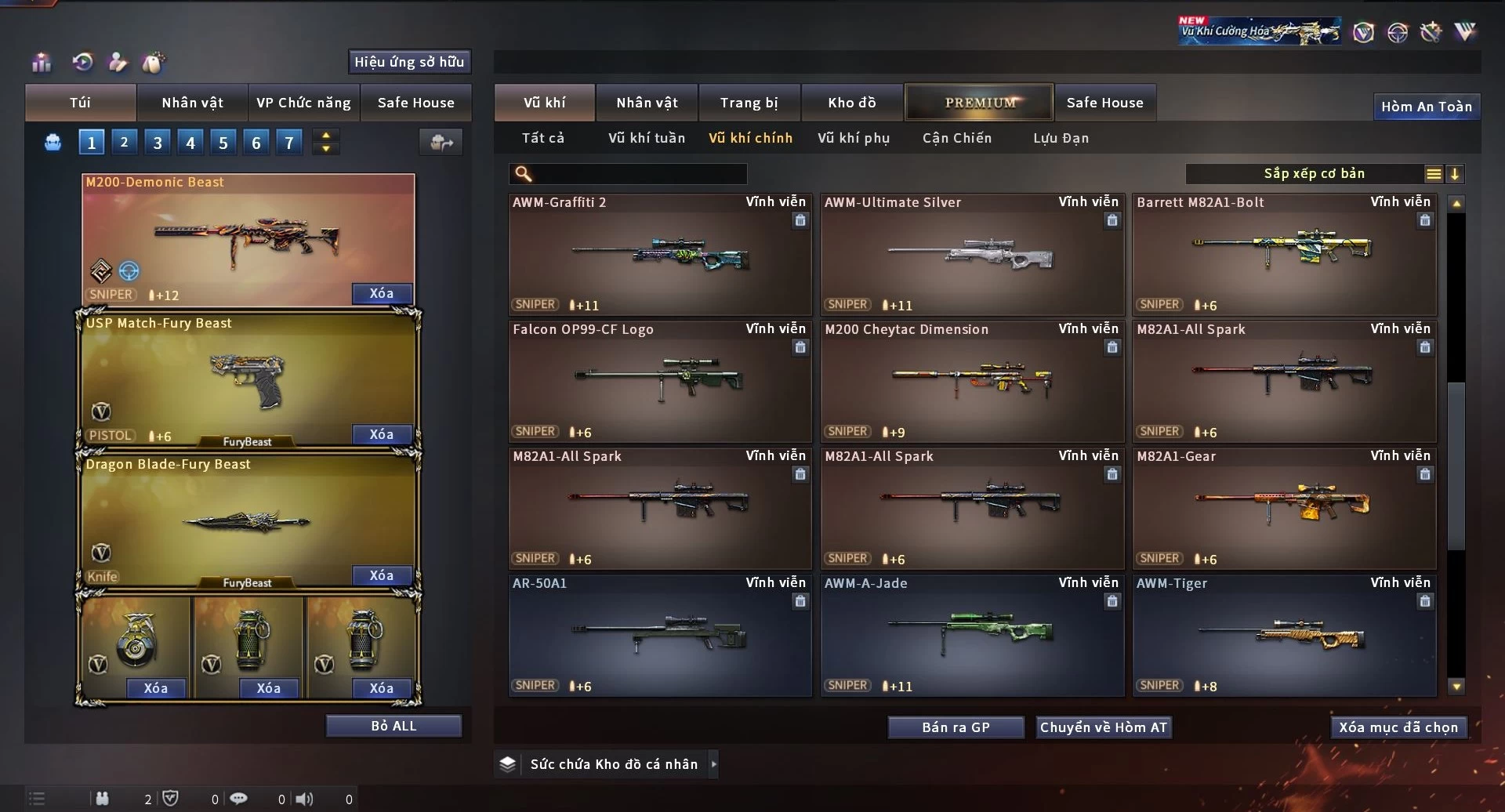Switch to bag loadout number 3

158,143
